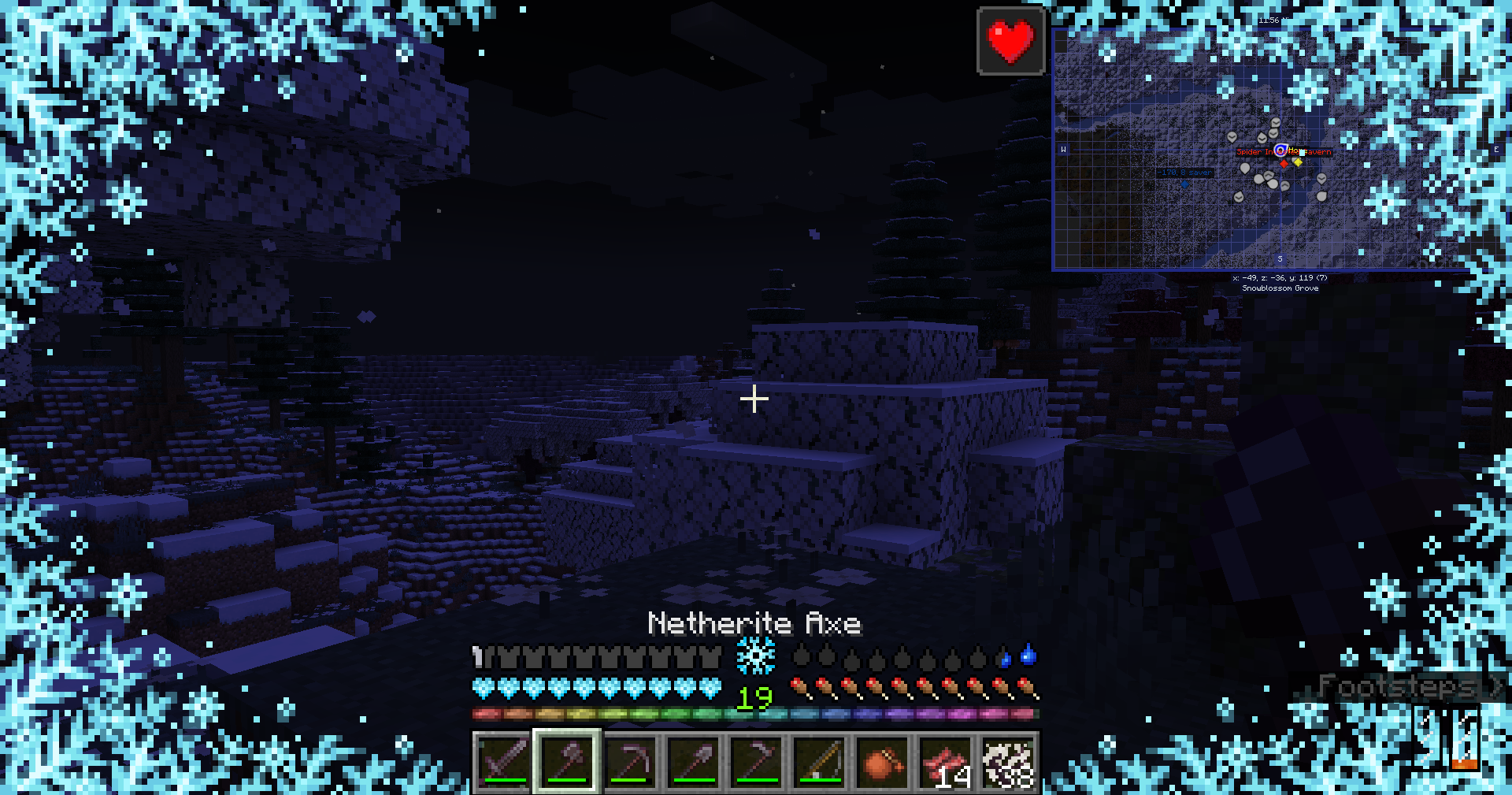Click the player arrow at the minimap center
Viewport: 1512px width, 795px height.
tap(1281, 150)
